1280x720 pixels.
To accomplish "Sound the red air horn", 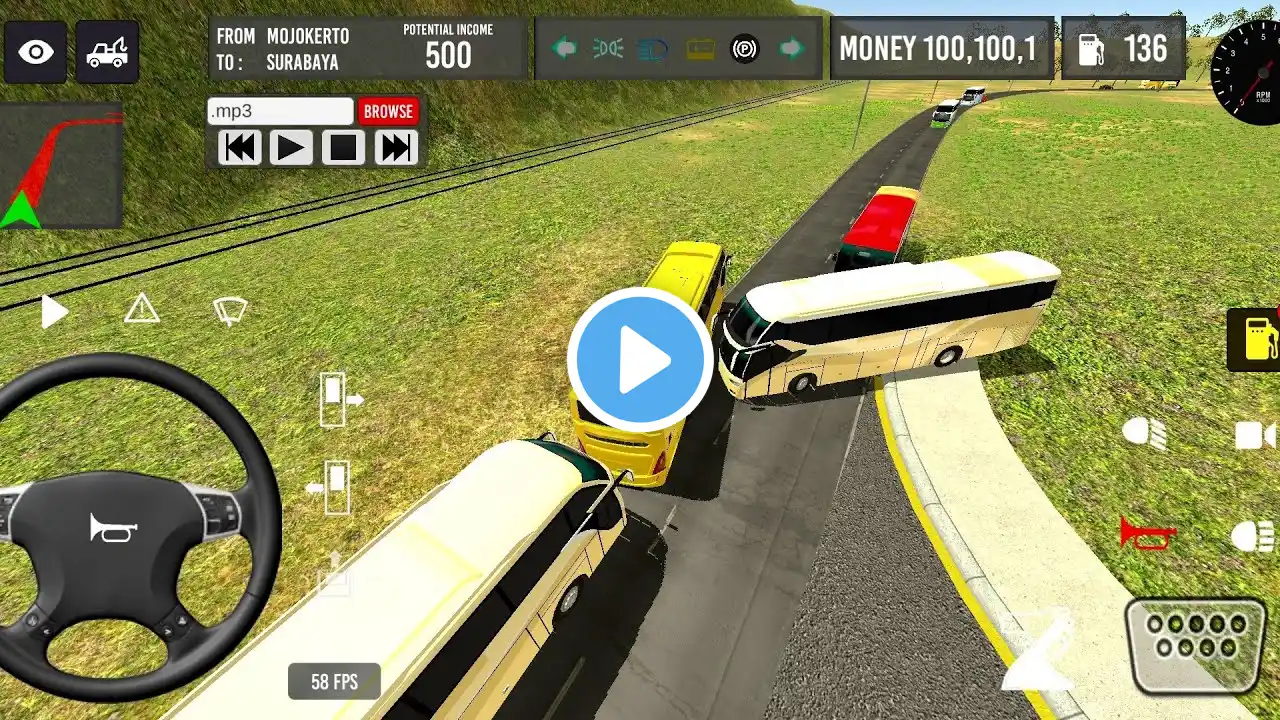I will click(1147, 533).
